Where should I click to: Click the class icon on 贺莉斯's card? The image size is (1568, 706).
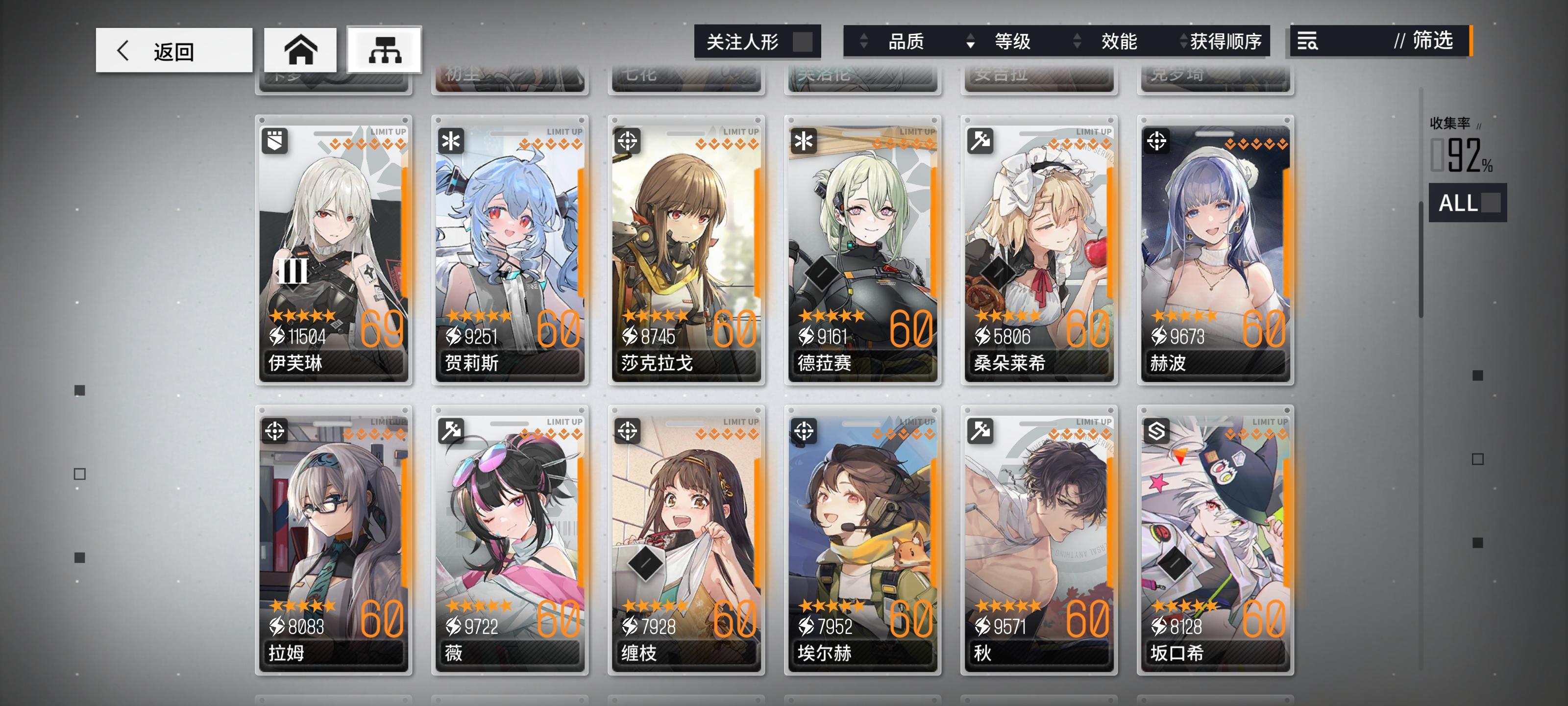tap(451, 140)
